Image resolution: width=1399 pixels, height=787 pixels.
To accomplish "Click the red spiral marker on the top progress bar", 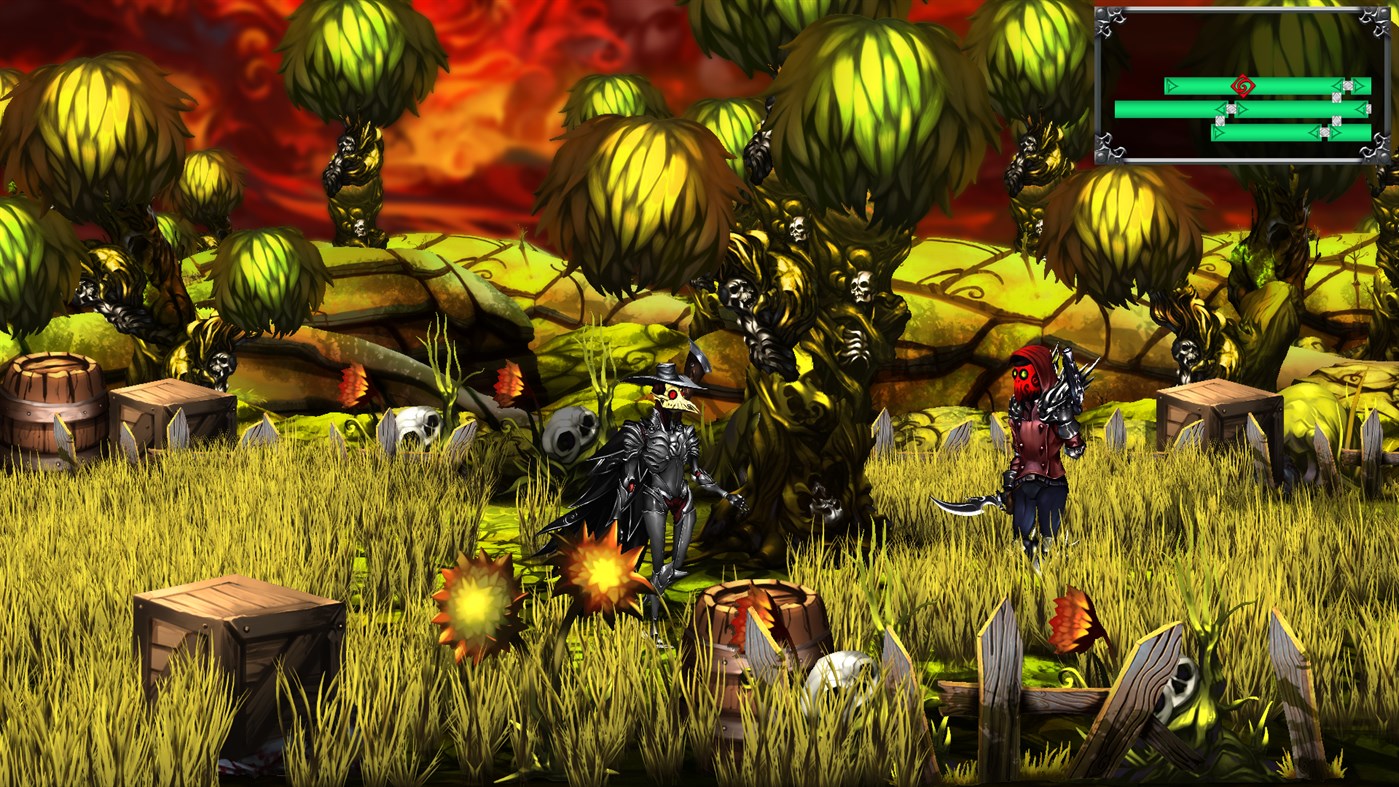I will click(x=1243, y=85).
